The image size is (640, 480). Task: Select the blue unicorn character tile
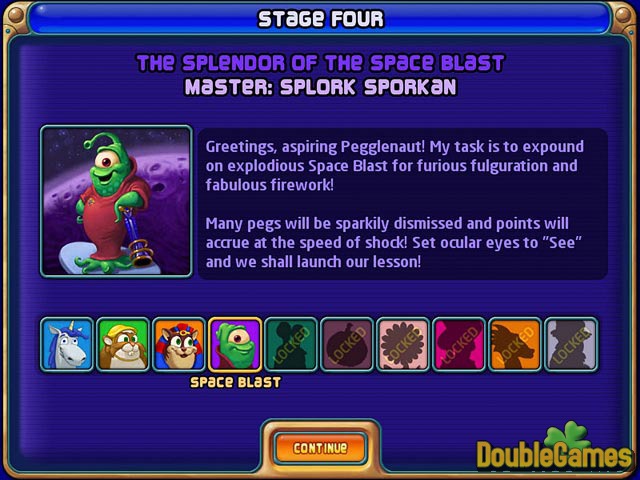coord(67,345)
